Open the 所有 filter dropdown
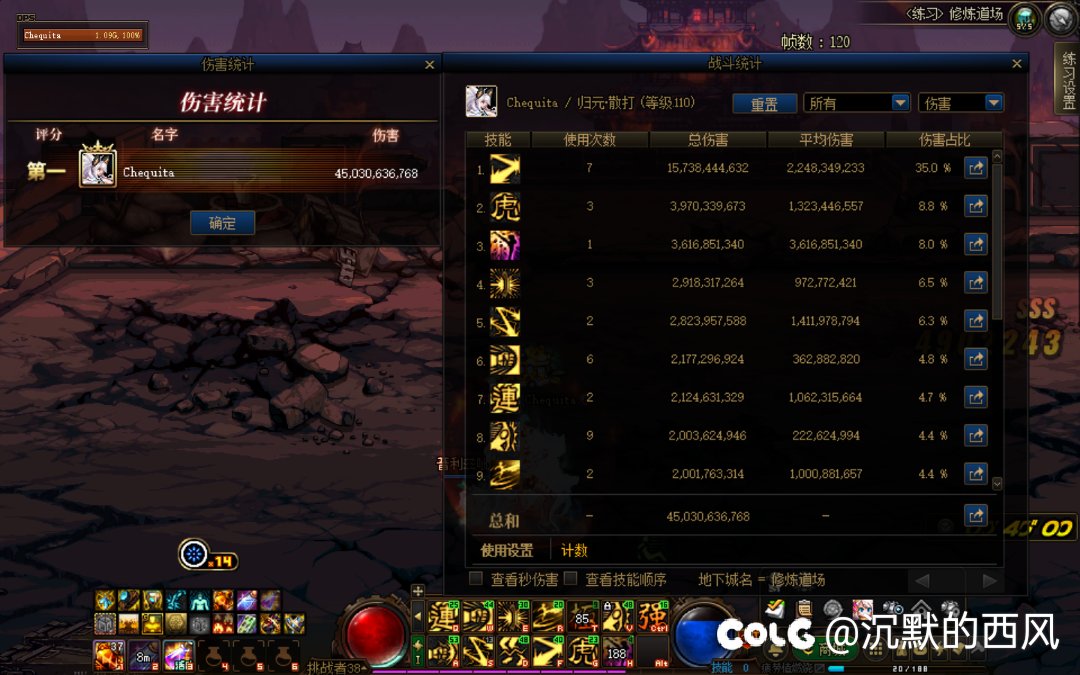The width and height of the screenshot is (1080, 675). (857, 103)
